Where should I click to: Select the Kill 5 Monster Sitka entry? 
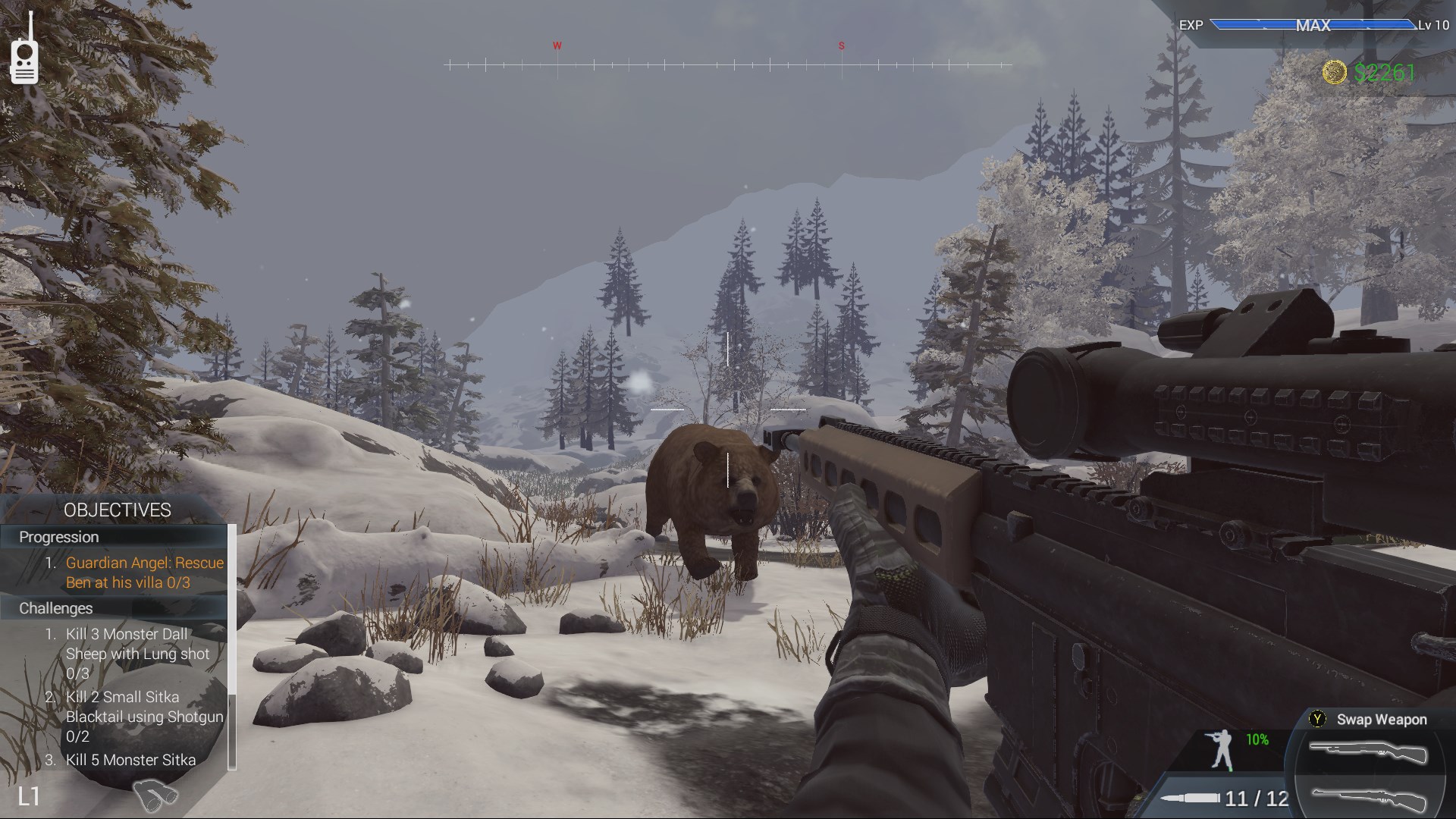click(x=129, y=759)
